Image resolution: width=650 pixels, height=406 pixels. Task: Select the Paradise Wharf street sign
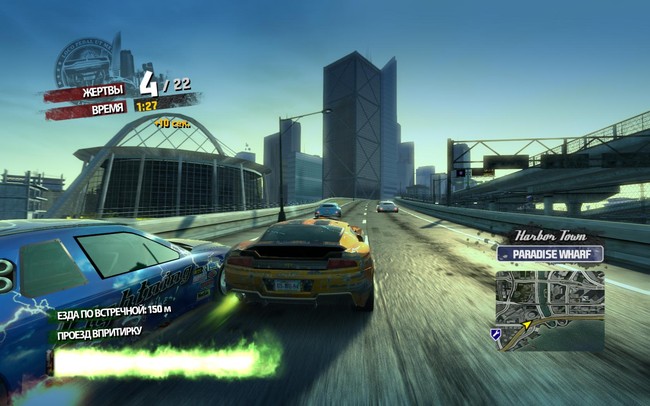coord(549,254)
